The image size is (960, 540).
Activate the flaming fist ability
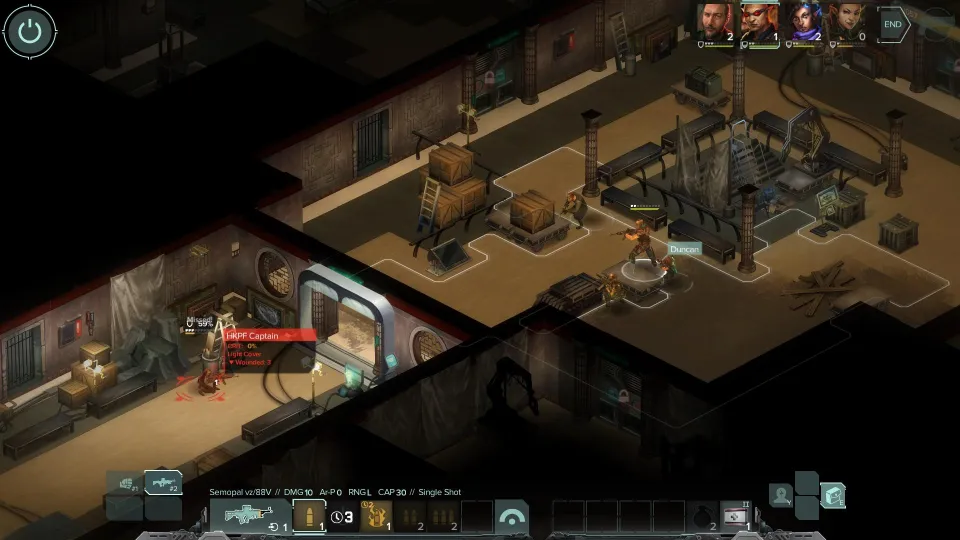pyautogui.click(x=375, y=517)
